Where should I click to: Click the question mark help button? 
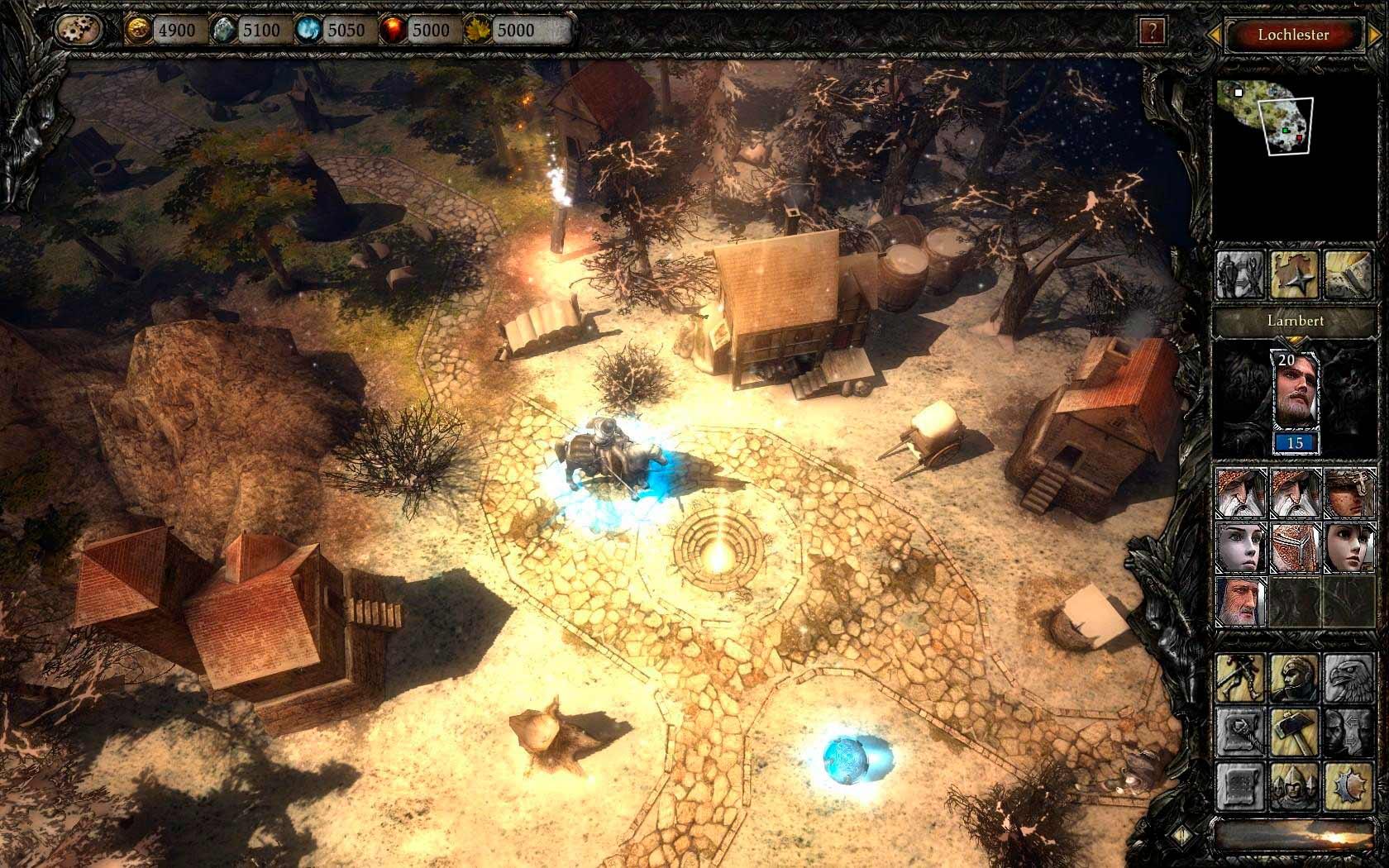point(1151,32)
